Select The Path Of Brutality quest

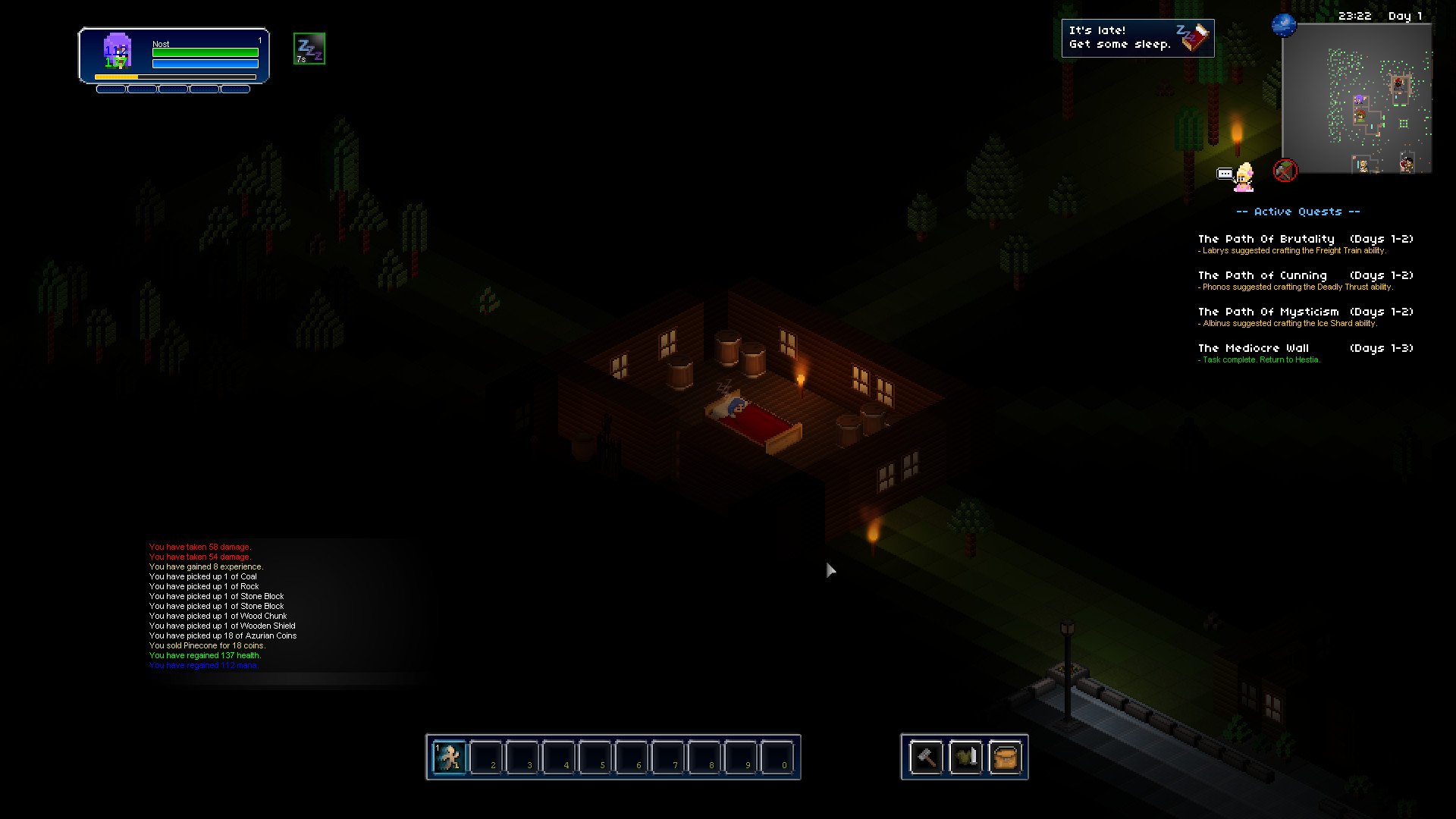[x=1266, y=239]
